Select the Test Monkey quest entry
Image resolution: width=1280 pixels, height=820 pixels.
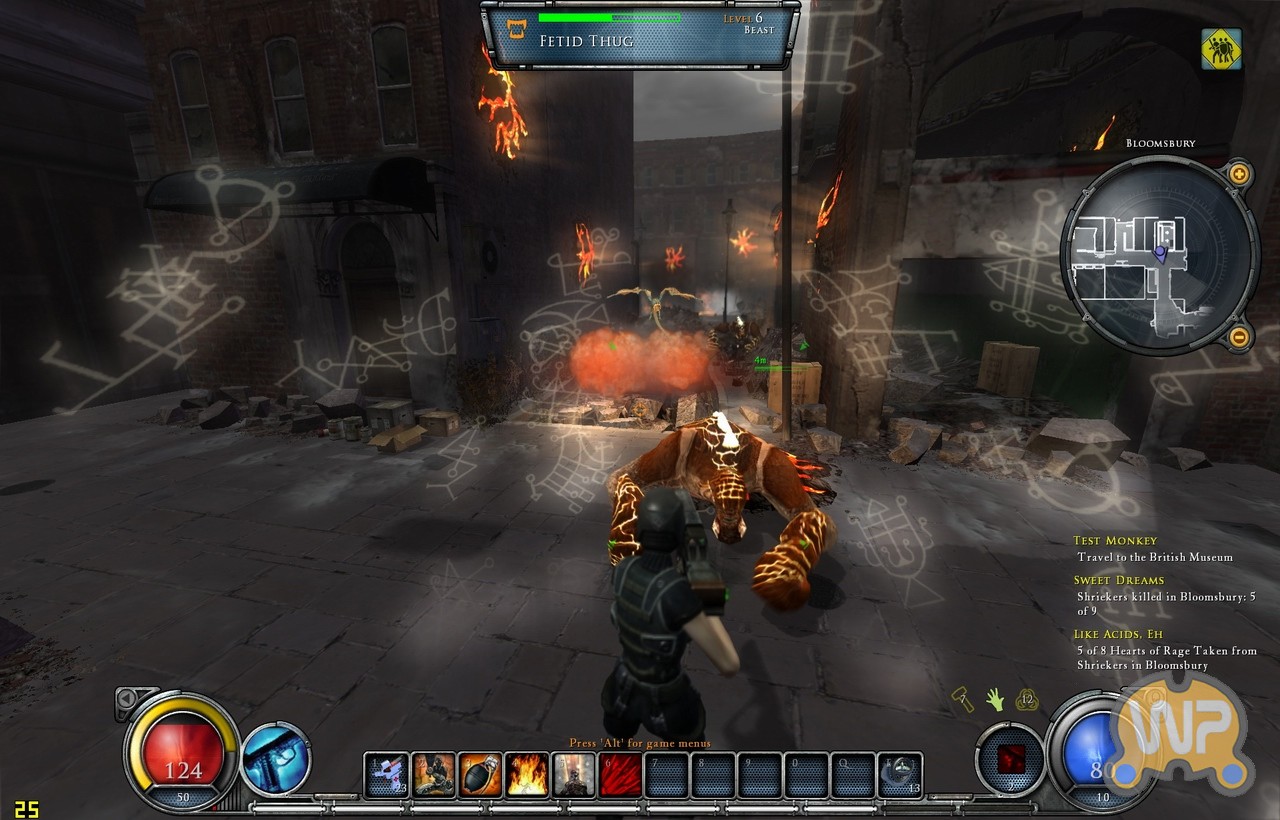[x=1115, y=541]
